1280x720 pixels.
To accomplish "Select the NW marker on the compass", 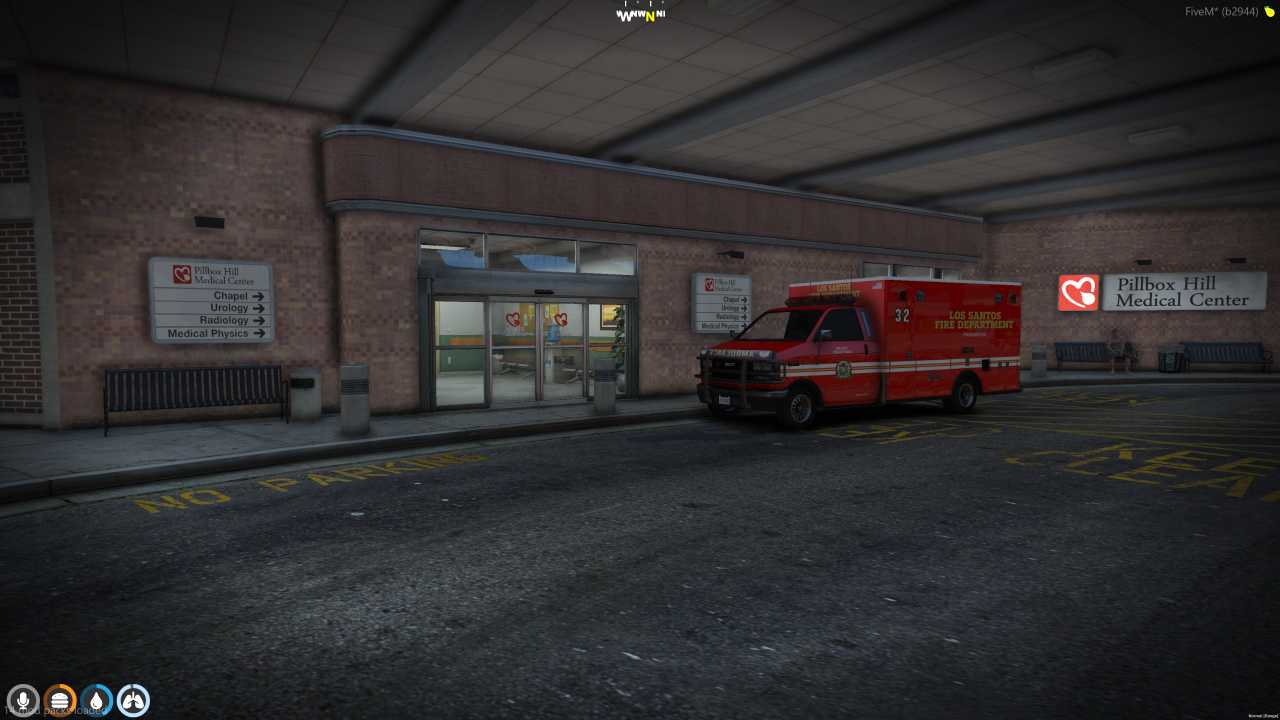I will [x=637, y=14].
